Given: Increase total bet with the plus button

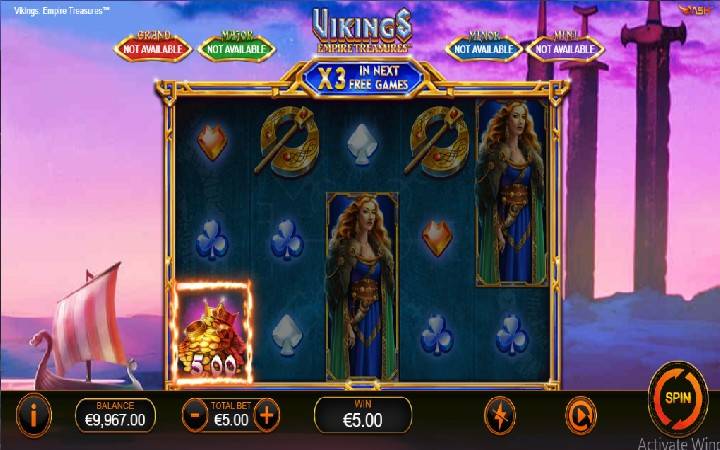Looking at the screenshot, I should (x=266, y=415).
